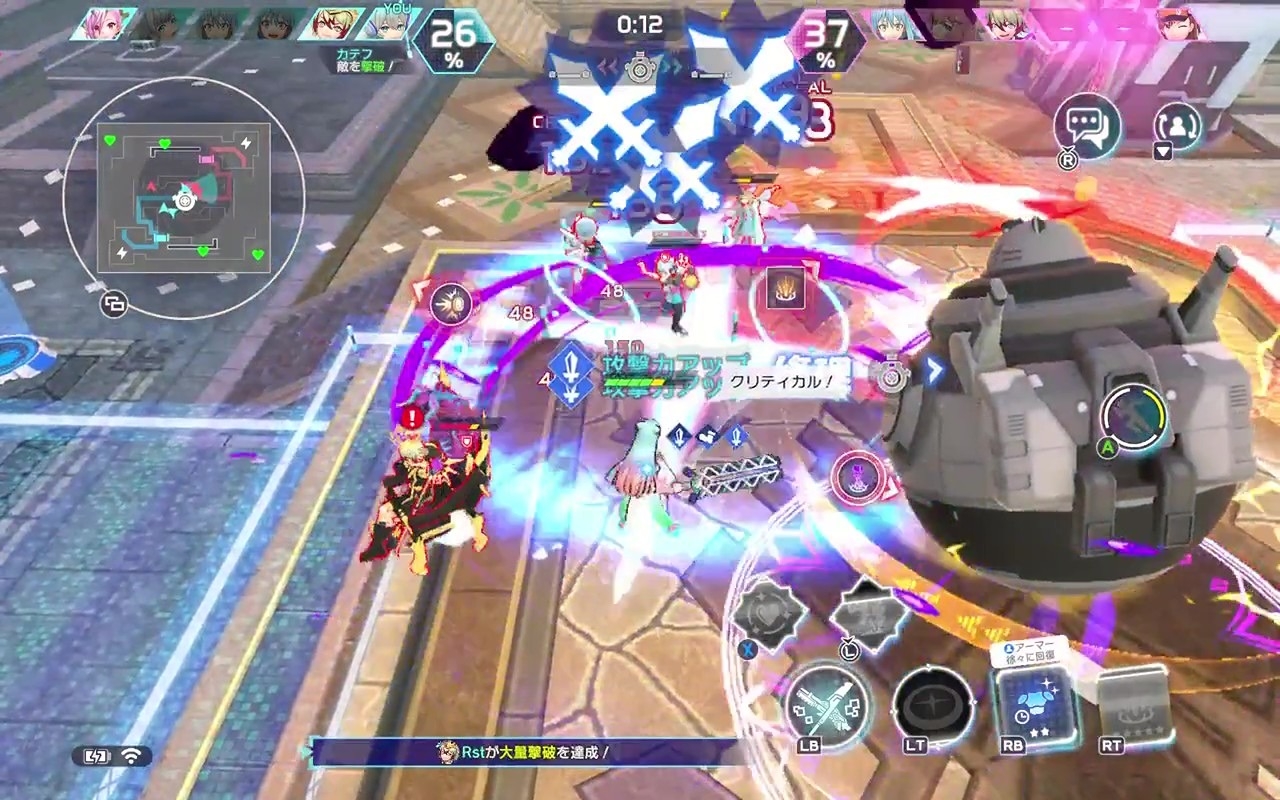
Task: Toggle the minimap view mode icon
Action: (114, 304)
